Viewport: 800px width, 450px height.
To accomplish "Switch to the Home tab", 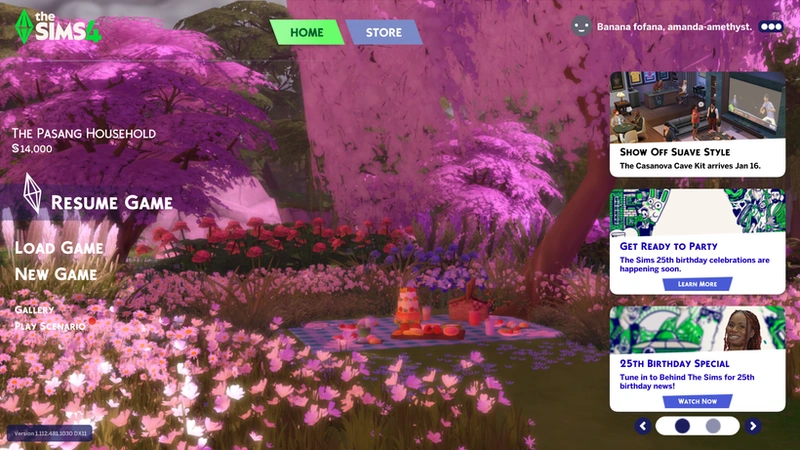I will (x=306, y=32).
